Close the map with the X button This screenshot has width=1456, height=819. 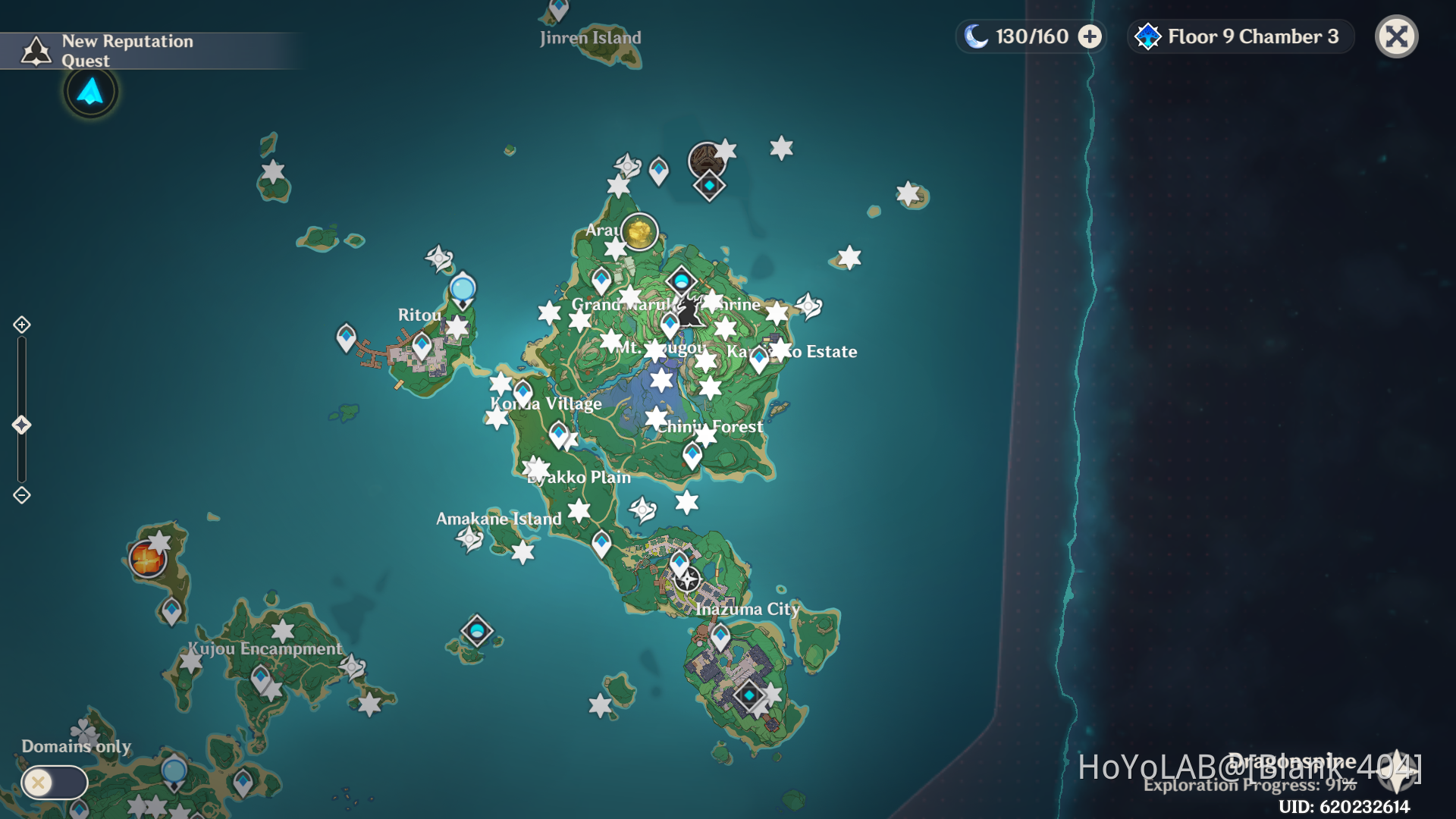pyautogui.click(x=1396, y=36)
